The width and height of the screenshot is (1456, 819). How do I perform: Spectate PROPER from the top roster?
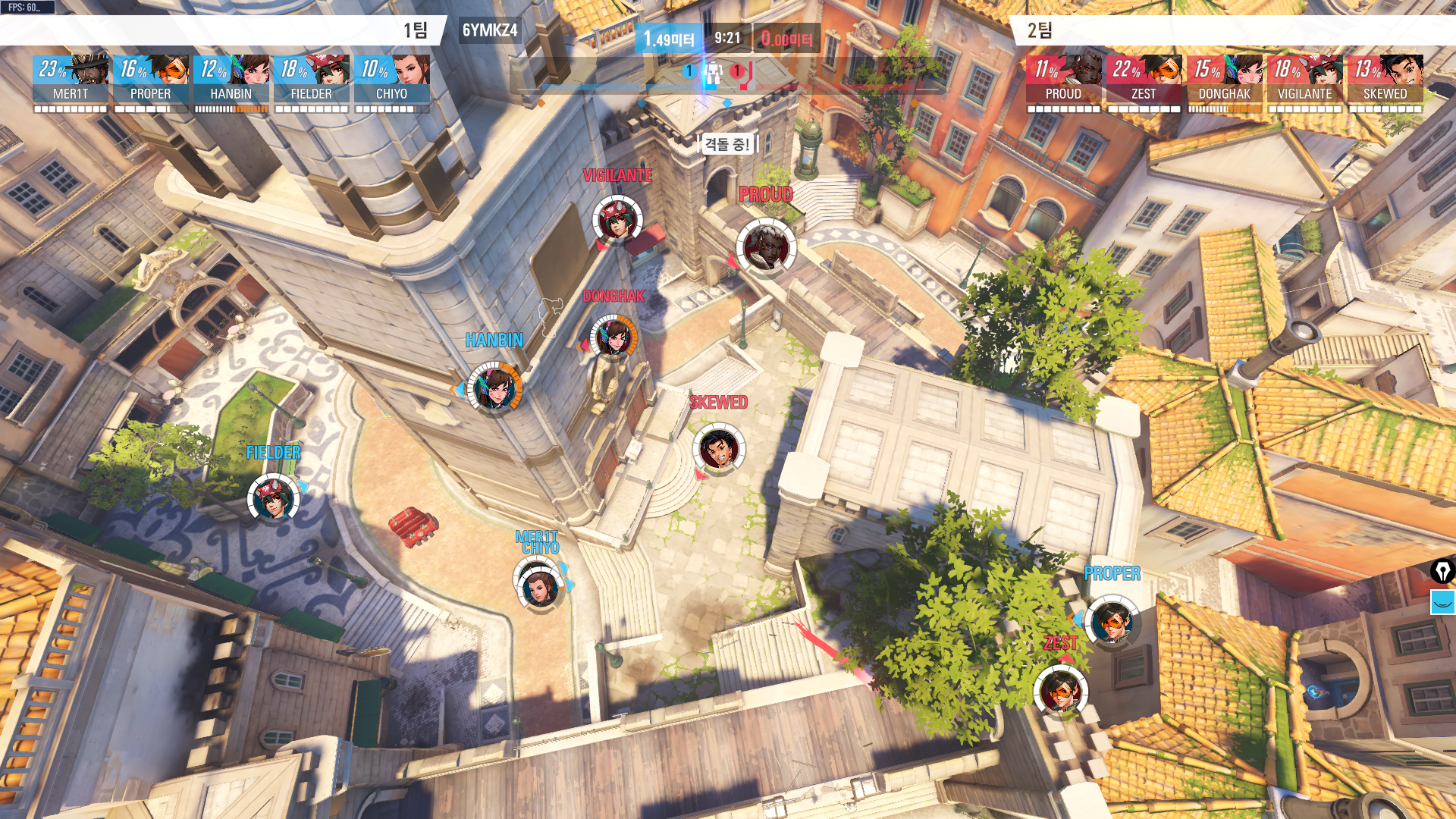coord(151,81)
